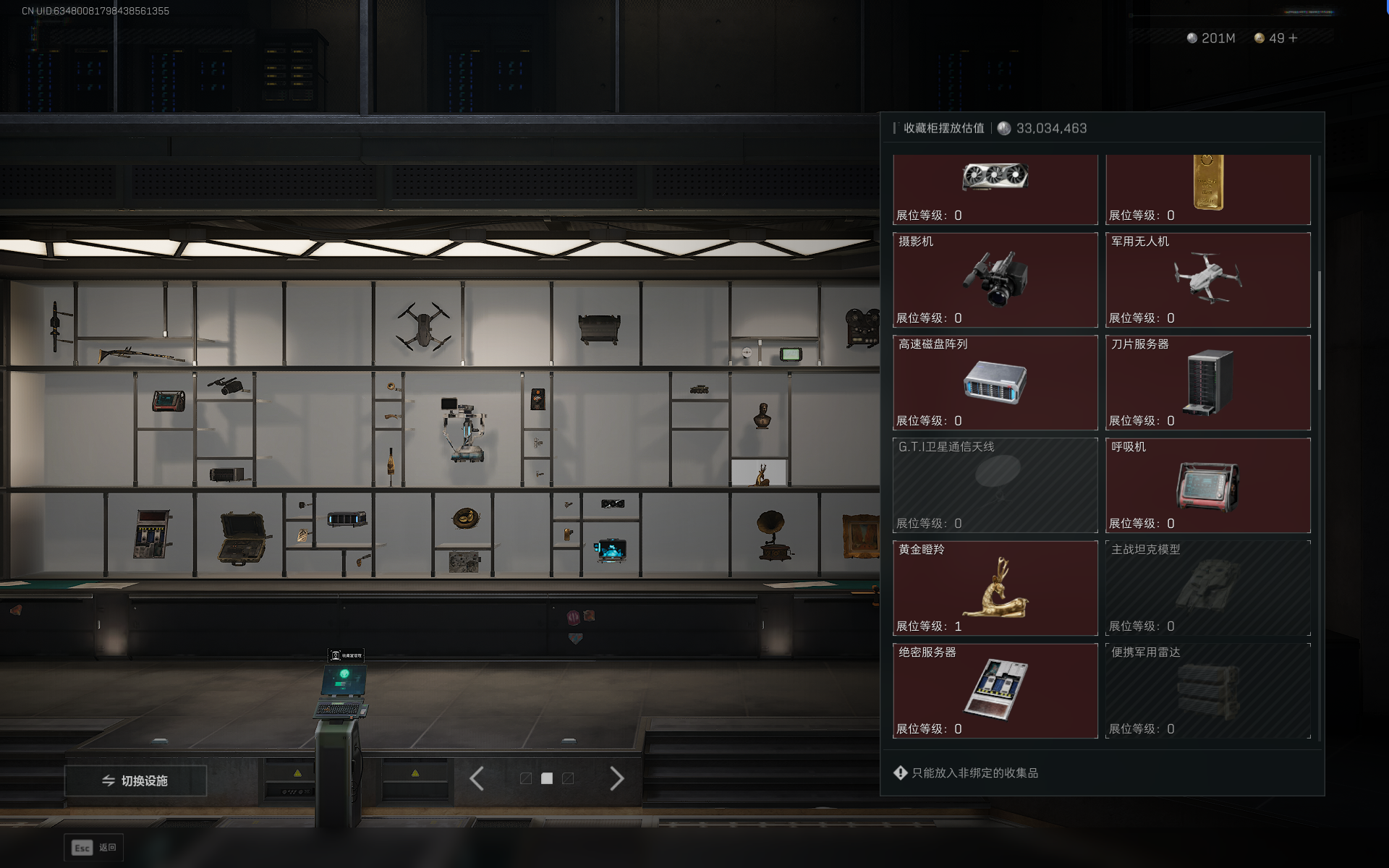
Task: Select the graphics card collectible tile
Action: pyautogui.click(x=995, y=188)
